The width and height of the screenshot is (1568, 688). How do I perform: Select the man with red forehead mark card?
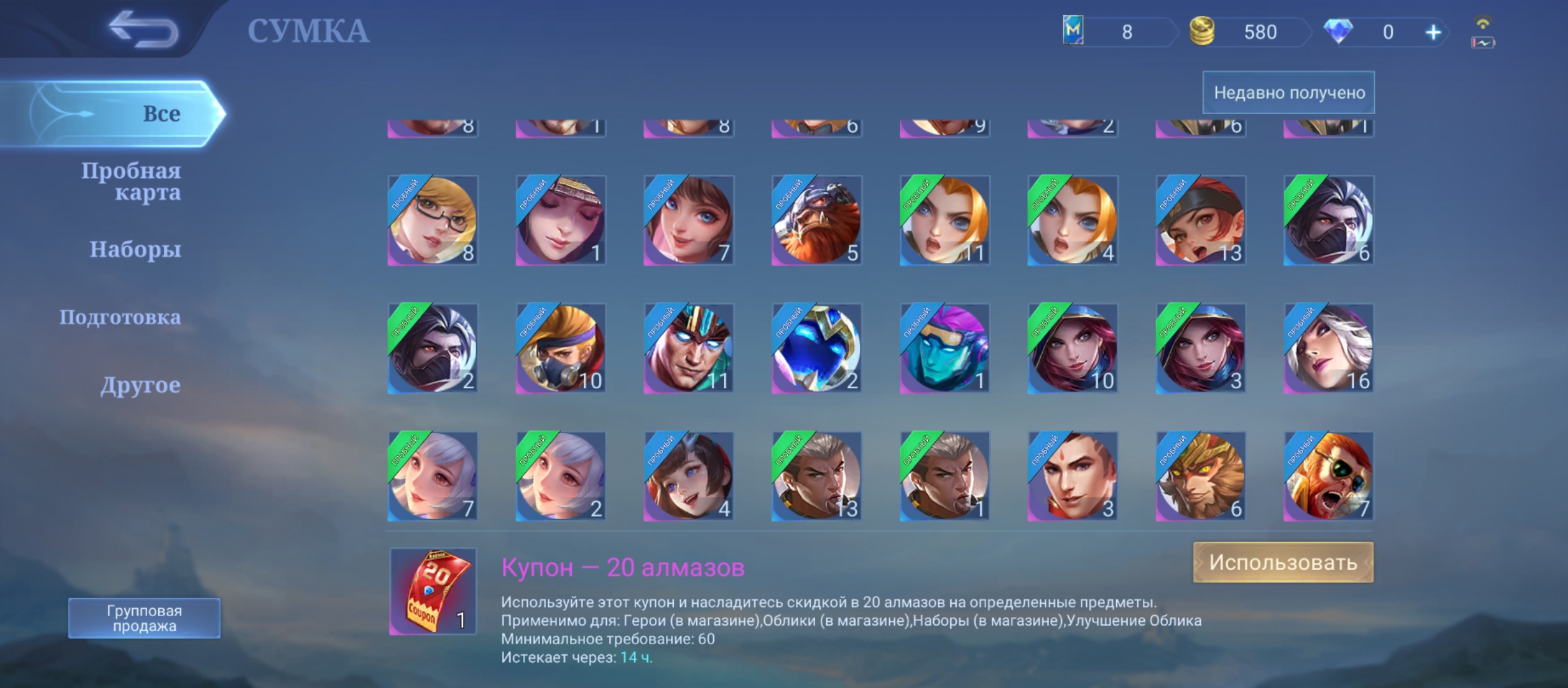1072,477
